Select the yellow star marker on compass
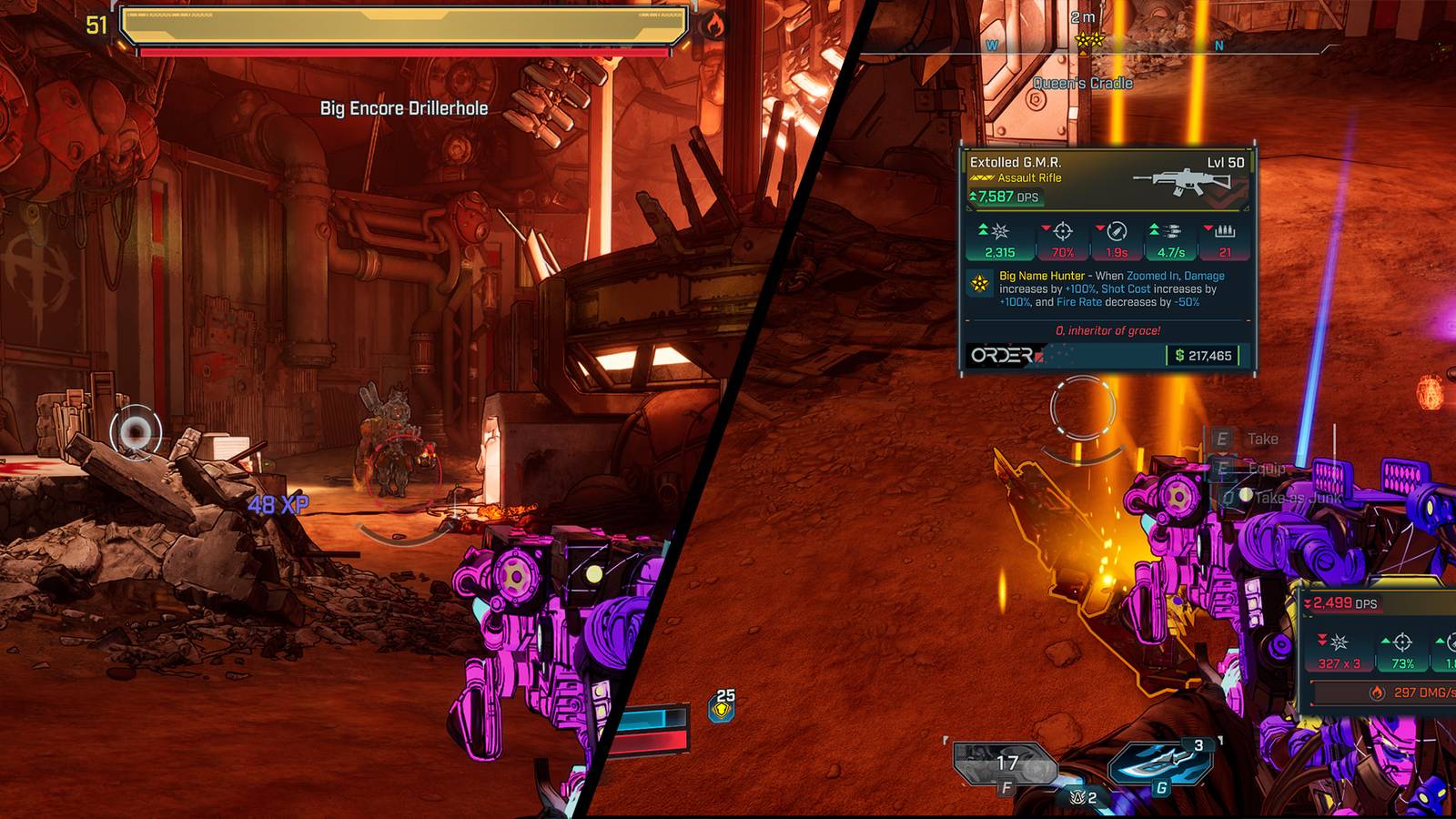Viewport: 1456px width, 819px height. coord(1088,41)
